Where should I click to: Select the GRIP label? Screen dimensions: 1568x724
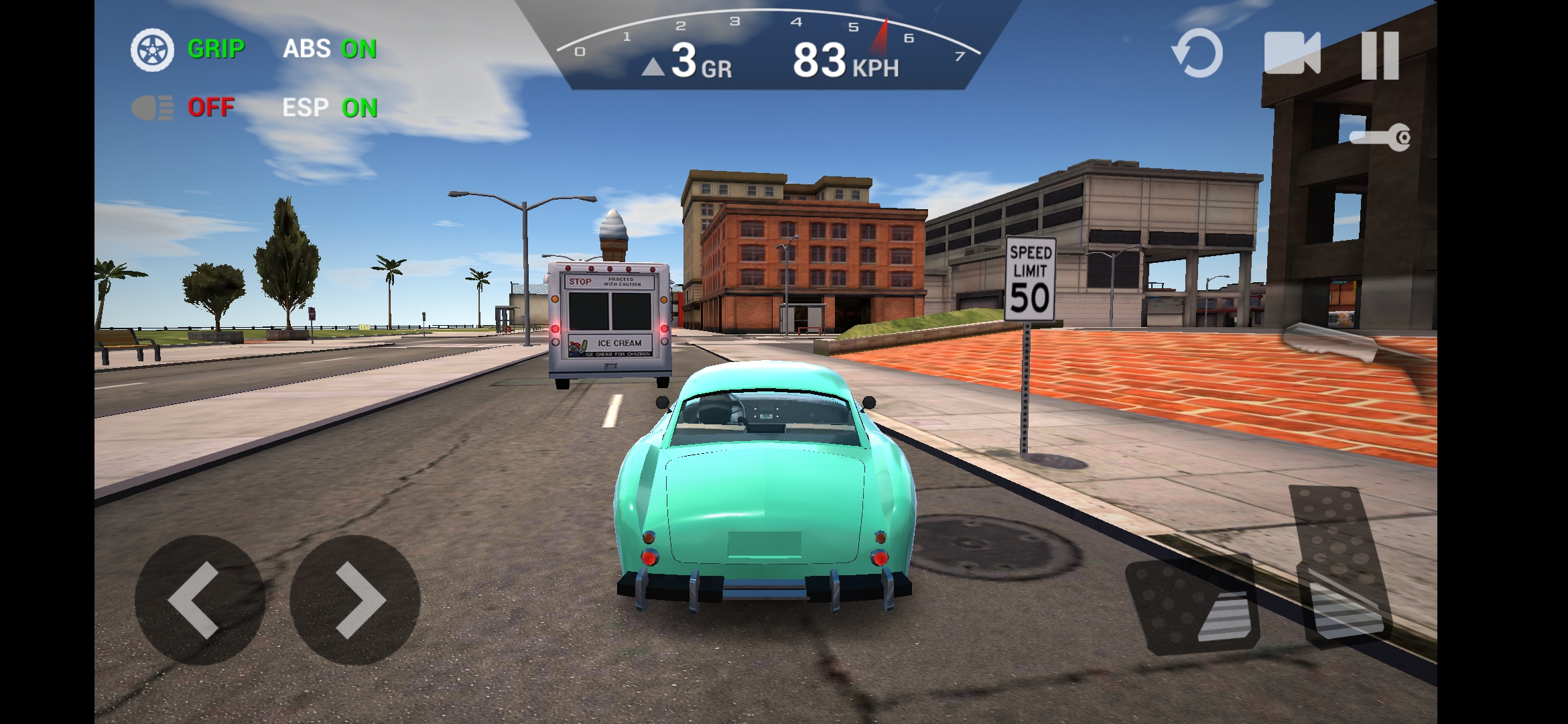pyautogui.click(x=216, y=49)
